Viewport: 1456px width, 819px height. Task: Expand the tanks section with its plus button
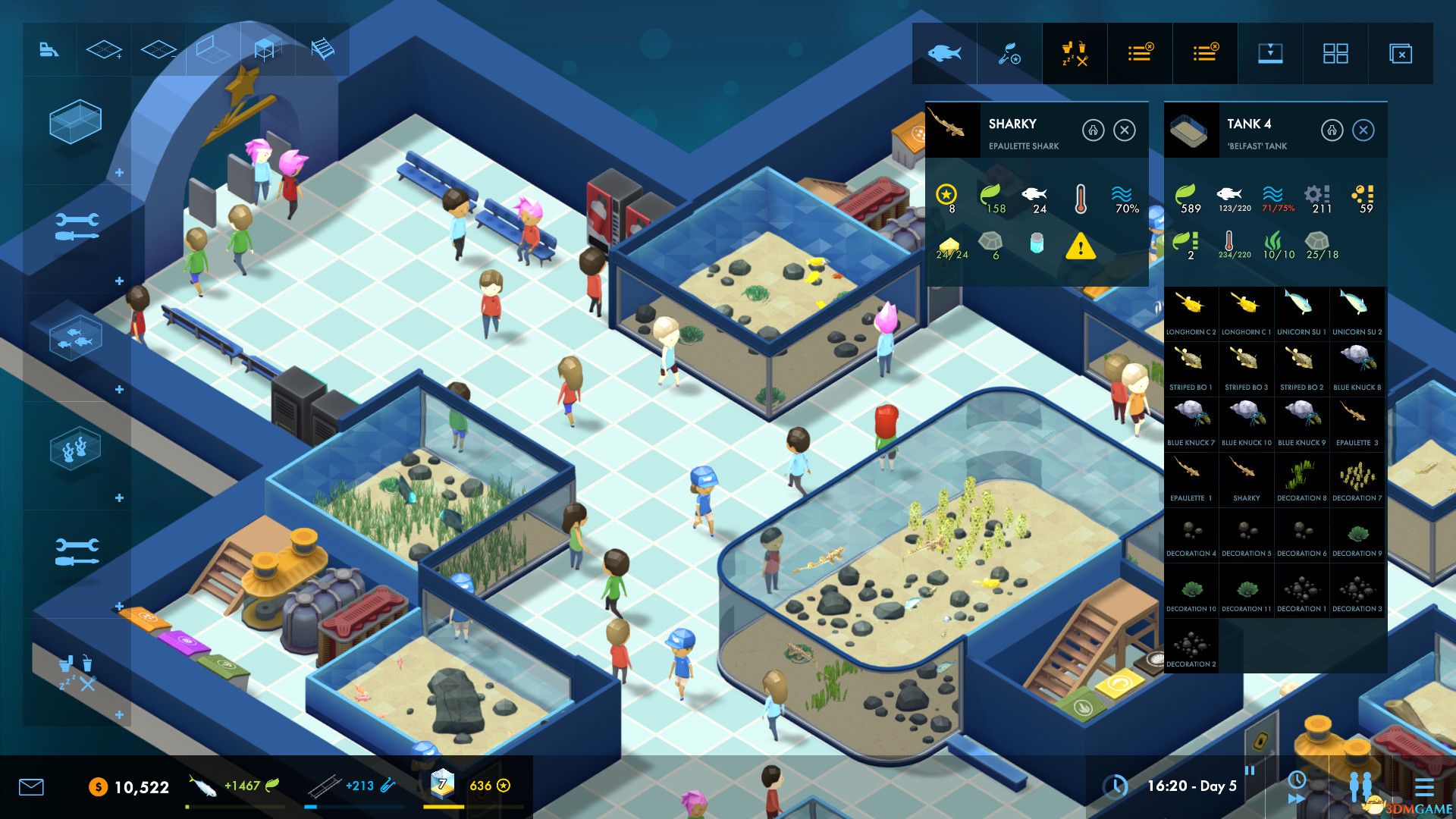(x=118, y=173)
